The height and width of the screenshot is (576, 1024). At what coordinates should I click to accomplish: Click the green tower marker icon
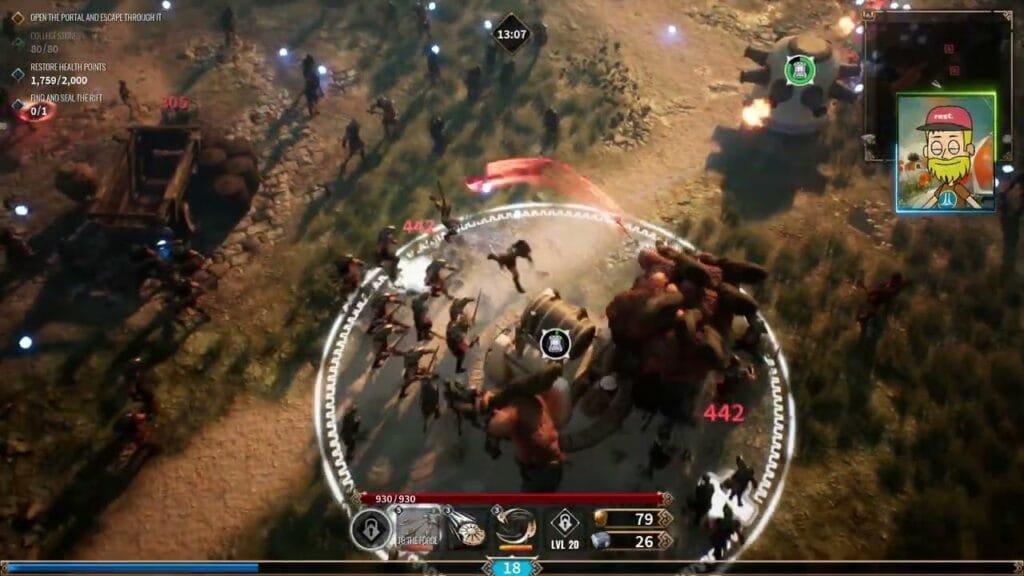point(798,69)
